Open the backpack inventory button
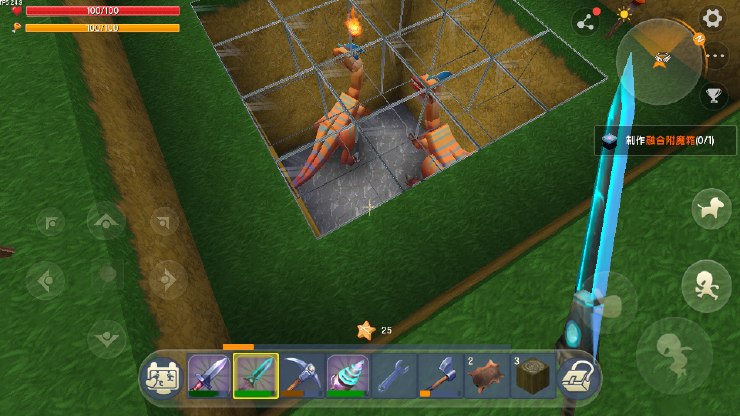This screenshot has width=740, height=416. point(578,377)
